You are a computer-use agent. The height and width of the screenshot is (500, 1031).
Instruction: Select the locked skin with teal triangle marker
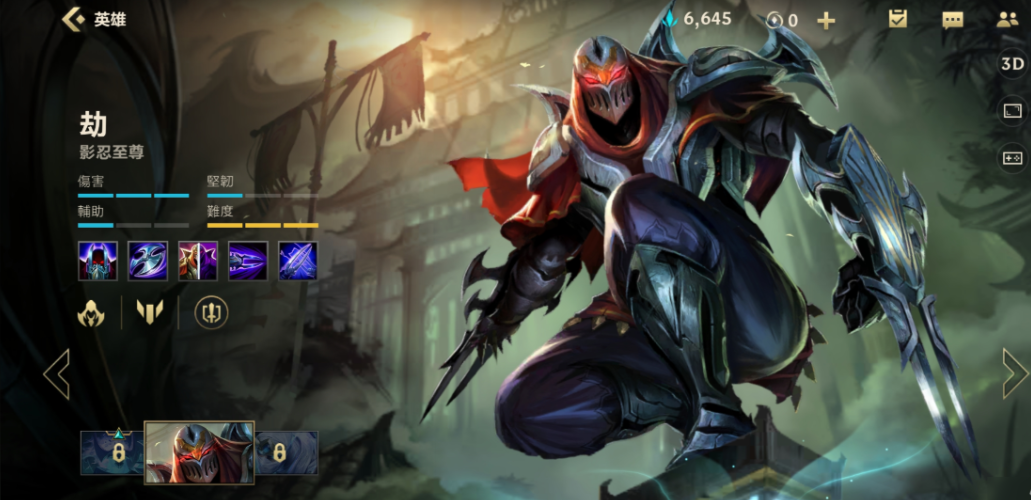113,453
